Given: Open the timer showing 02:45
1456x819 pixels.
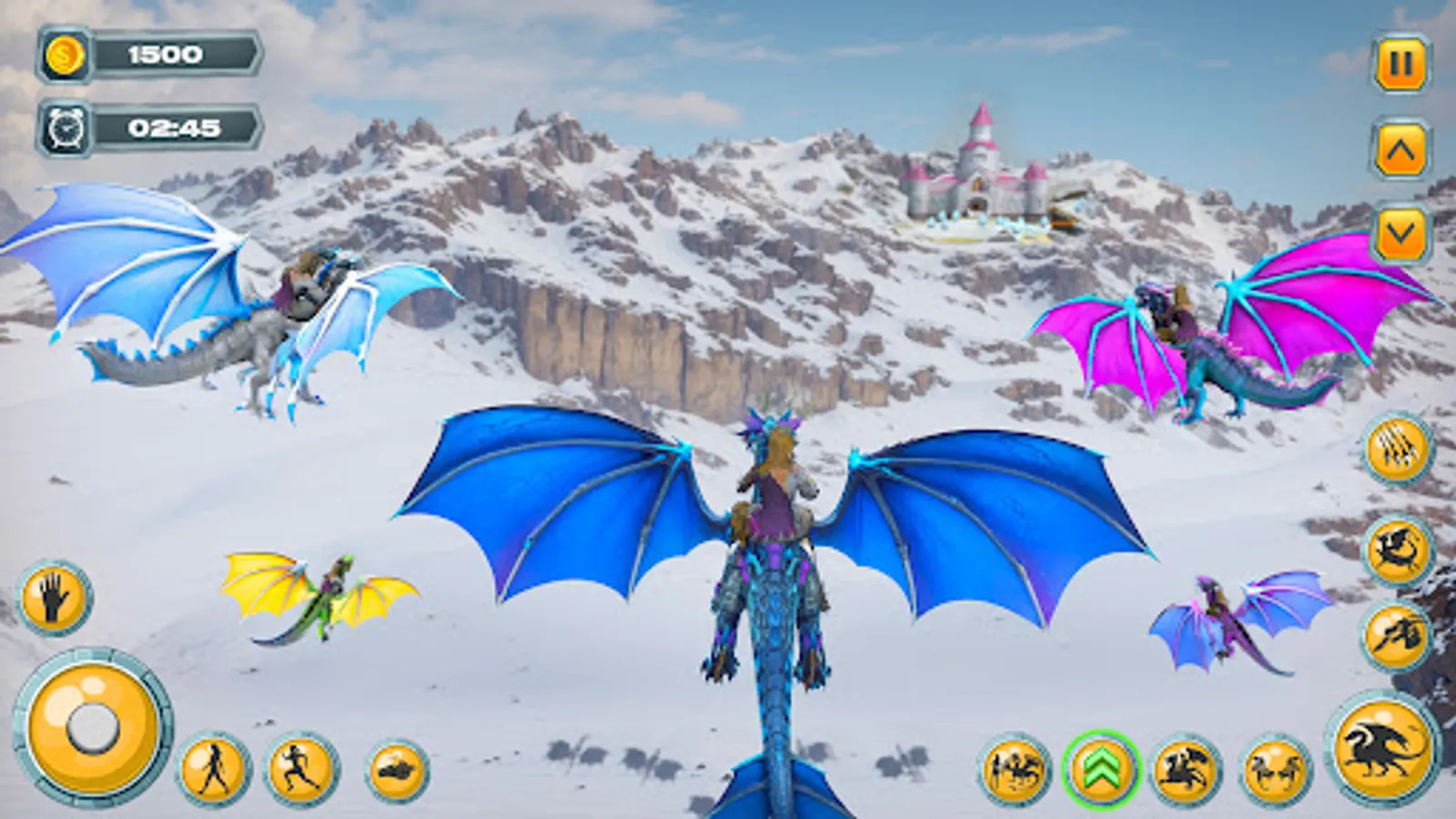Looking at the screenshot, I should (x=168, y=129).
